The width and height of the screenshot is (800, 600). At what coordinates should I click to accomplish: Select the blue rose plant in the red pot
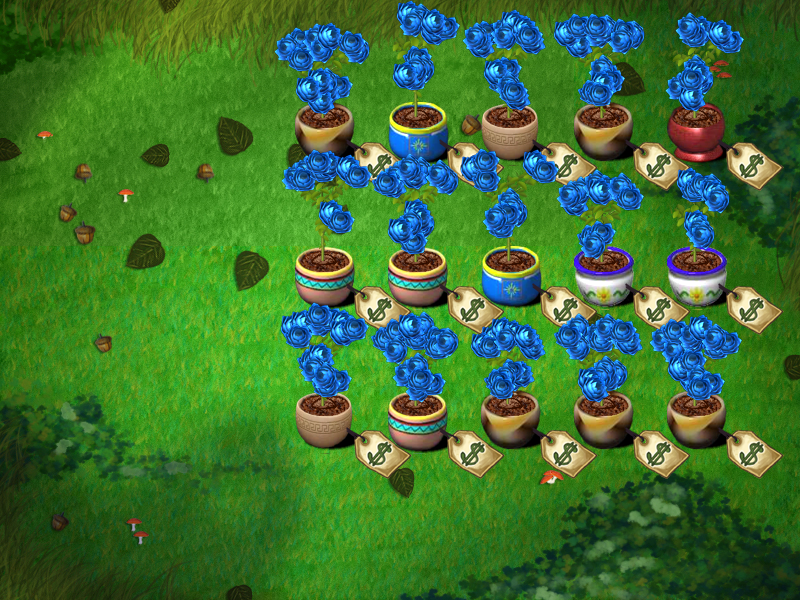tap(699, 80)
